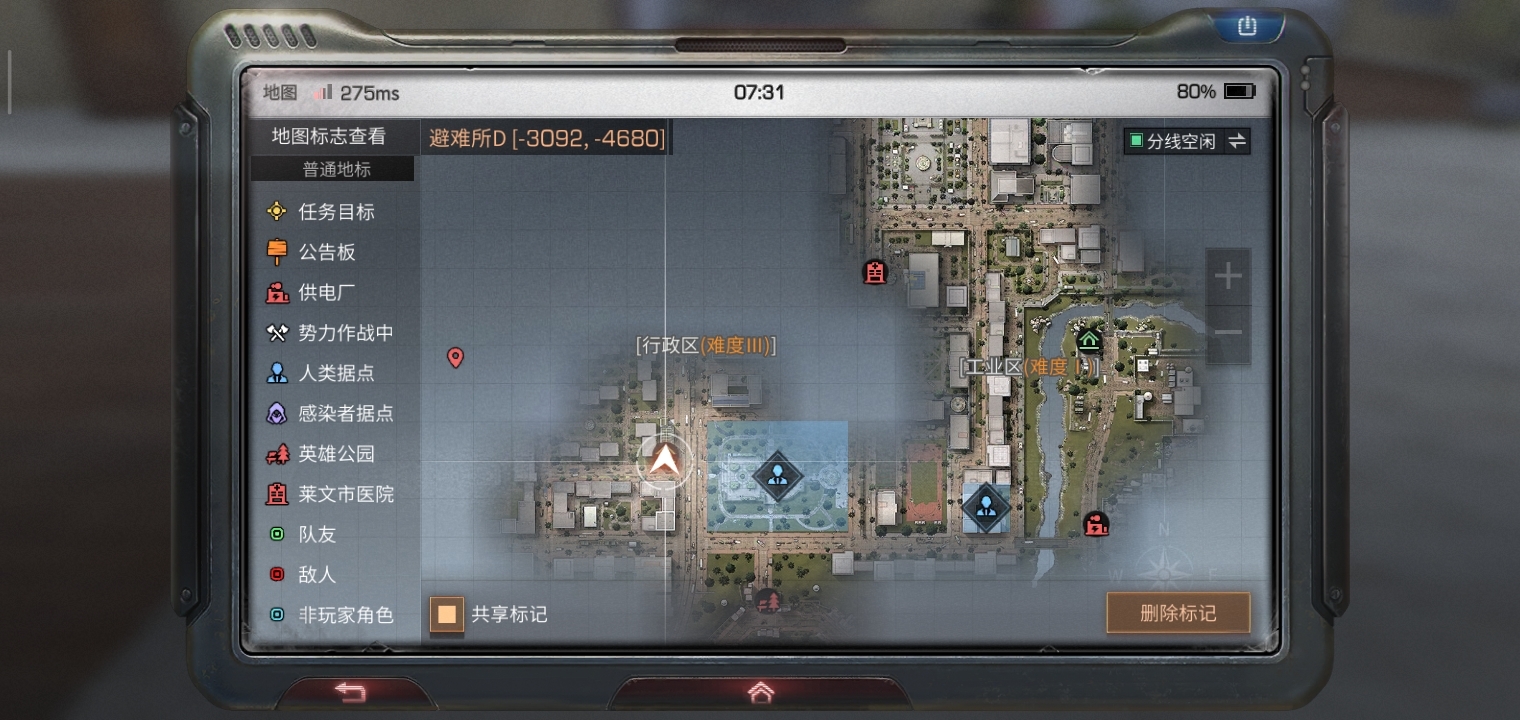Toggle the 共享标记 share marker checkbox
The height and width of the screenshot is (720, 1520).
[447, 614]
